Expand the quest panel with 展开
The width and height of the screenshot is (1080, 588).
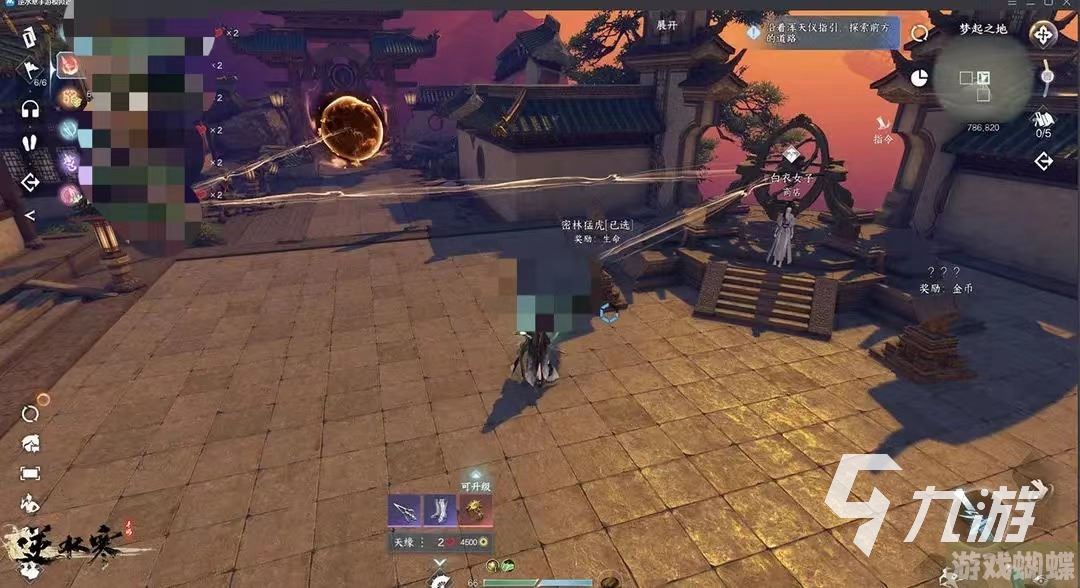[x=666, y=24]
